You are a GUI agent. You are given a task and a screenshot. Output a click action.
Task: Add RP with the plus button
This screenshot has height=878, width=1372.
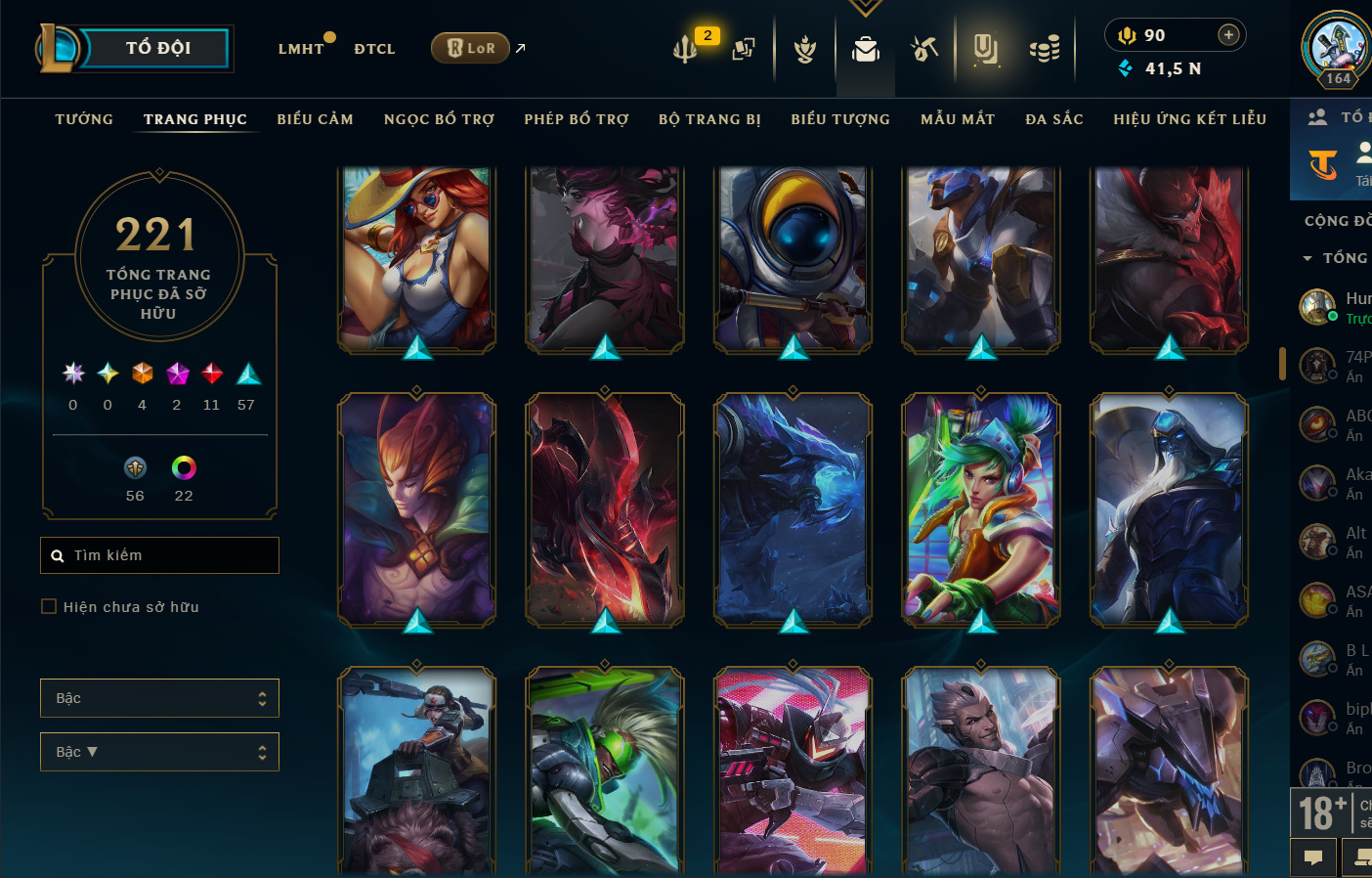pos(1228,35)
